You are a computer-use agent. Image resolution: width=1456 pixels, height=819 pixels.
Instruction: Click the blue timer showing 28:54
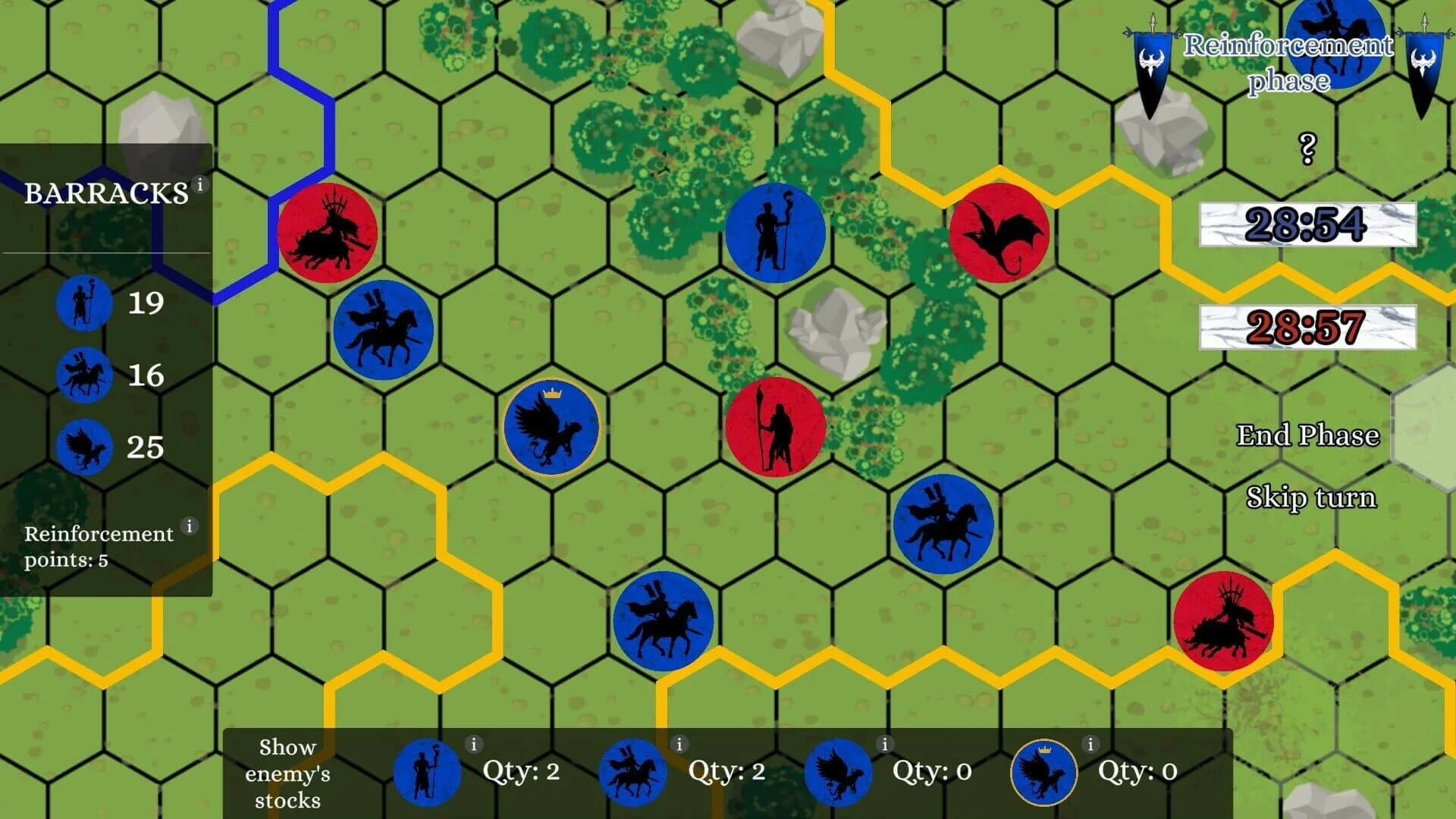1307,226
